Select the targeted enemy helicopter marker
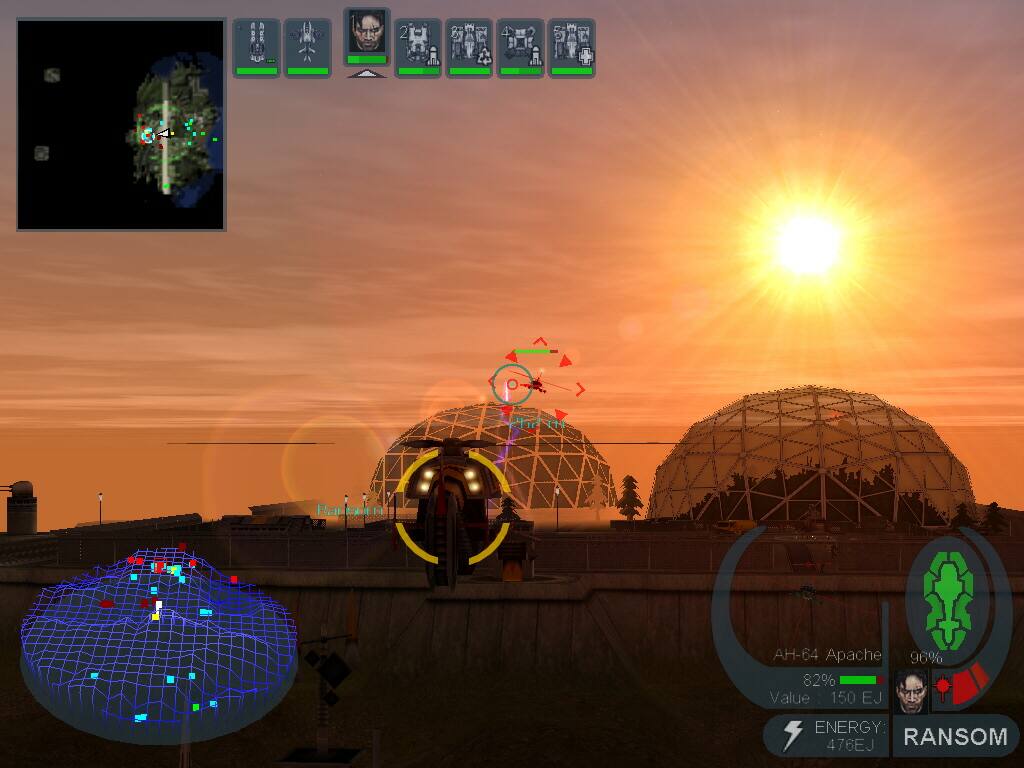 coord(537,384)
